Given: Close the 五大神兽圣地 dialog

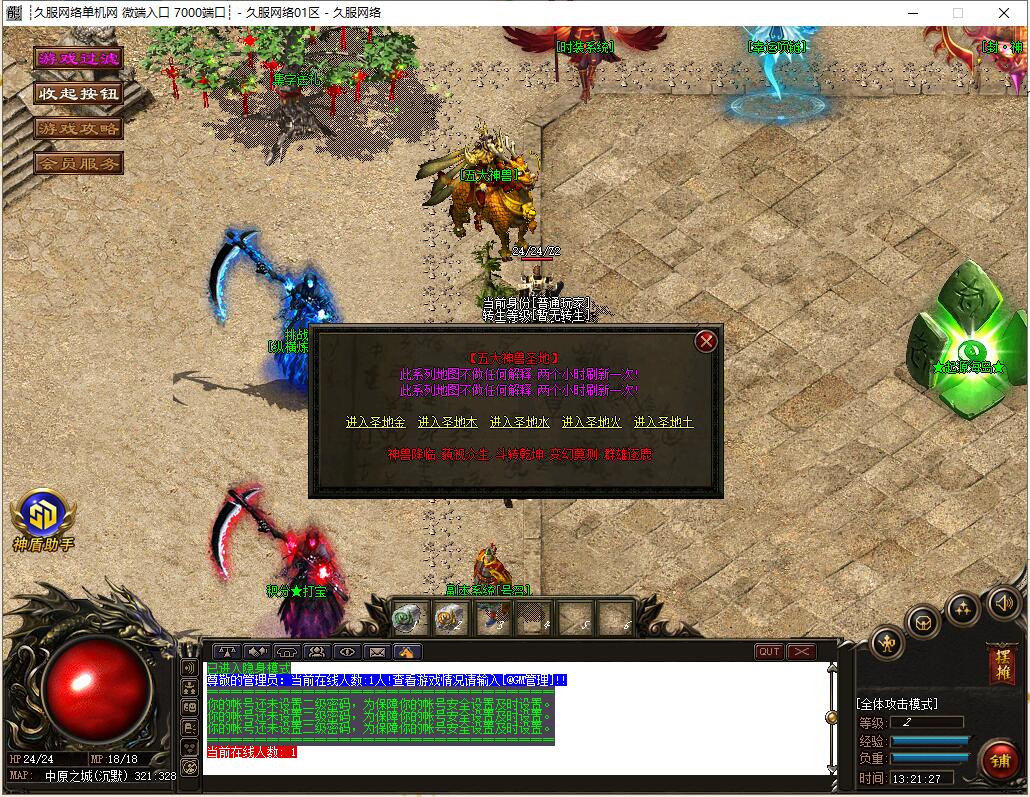Looking at the screenshot, I should (x=706, y=341).
